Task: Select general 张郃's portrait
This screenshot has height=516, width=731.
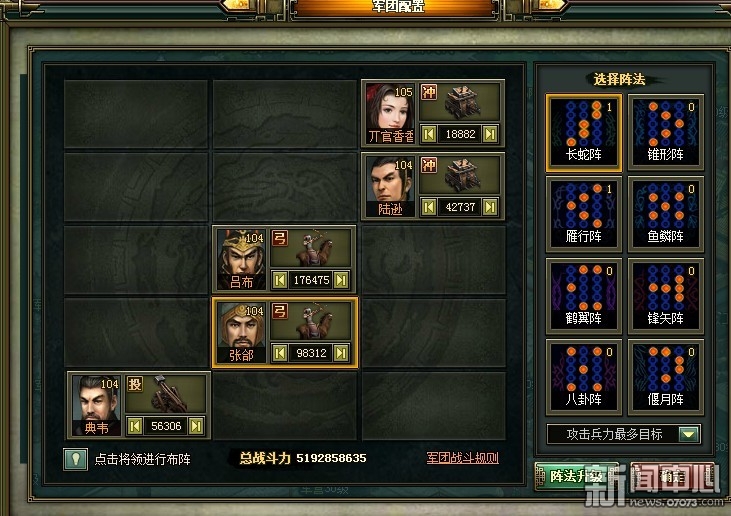Action: tap(241, 332)
